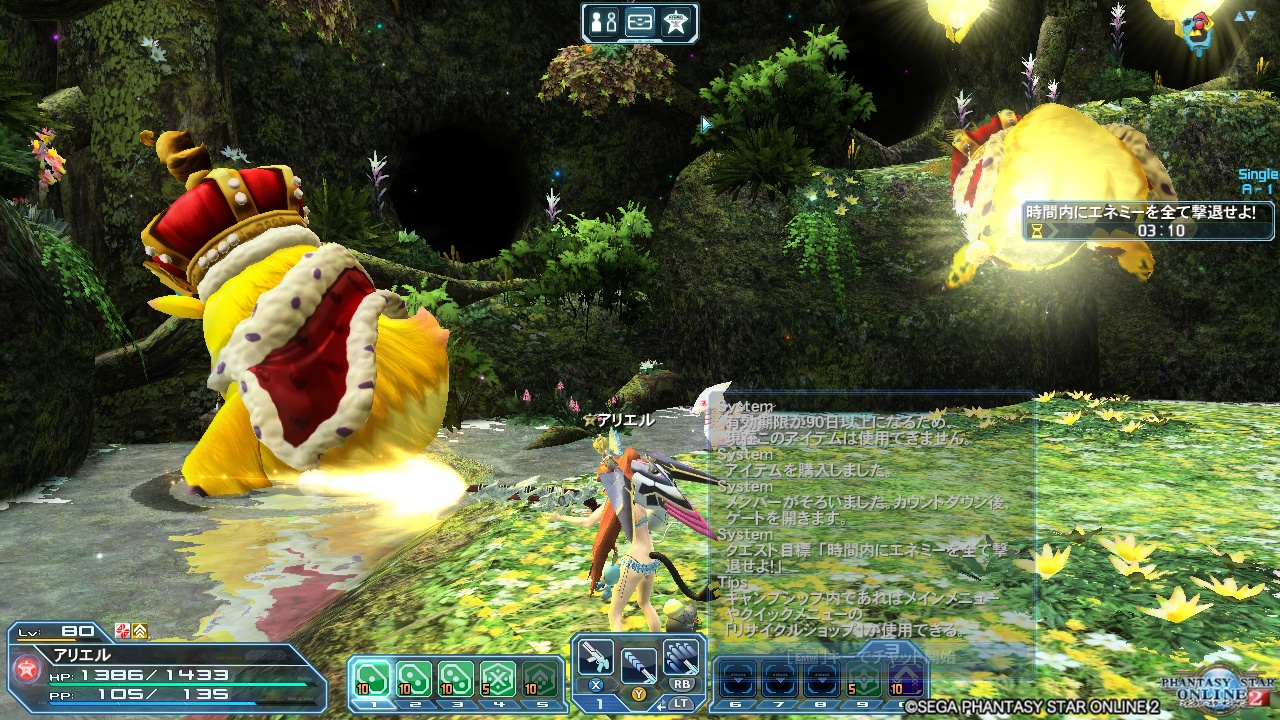
Task: Select the rifle weapon action icon
Action: pos(596,657)
